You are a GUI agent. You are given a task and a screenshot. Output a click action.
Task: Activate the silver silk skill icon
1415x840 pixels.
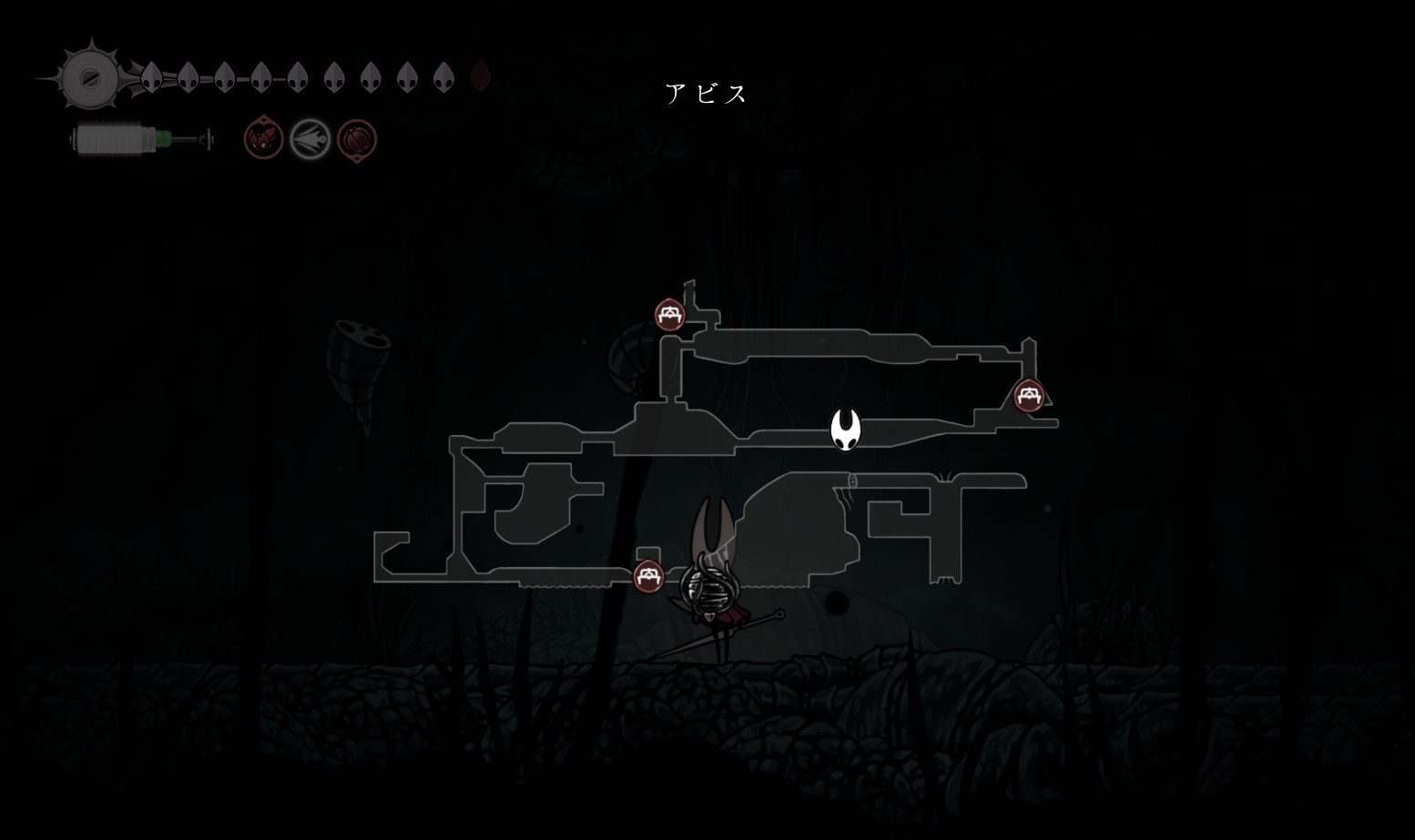tap(310, 140)
